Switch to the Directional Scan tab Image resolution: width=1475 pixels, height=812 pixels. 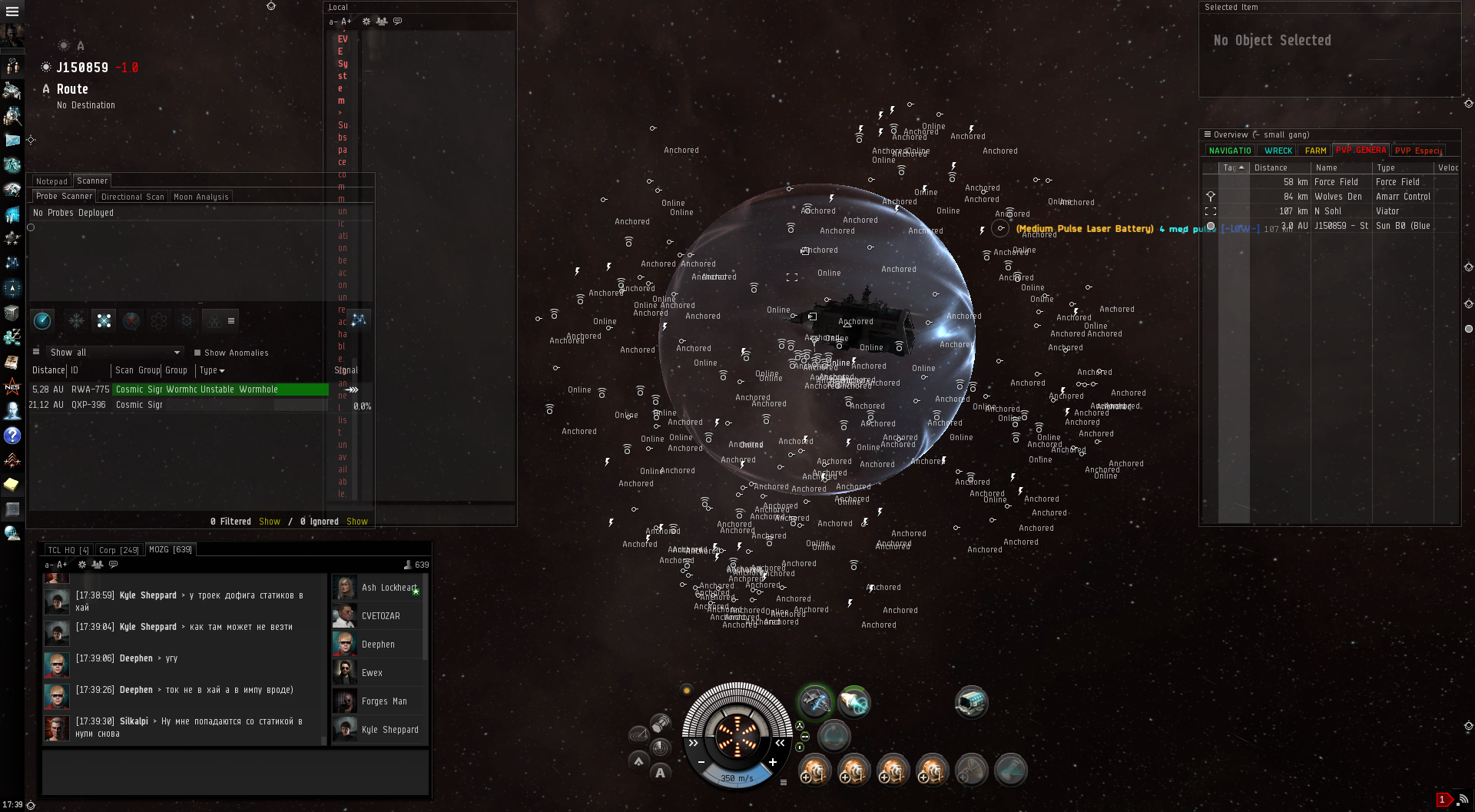click(x=132, y=197)
